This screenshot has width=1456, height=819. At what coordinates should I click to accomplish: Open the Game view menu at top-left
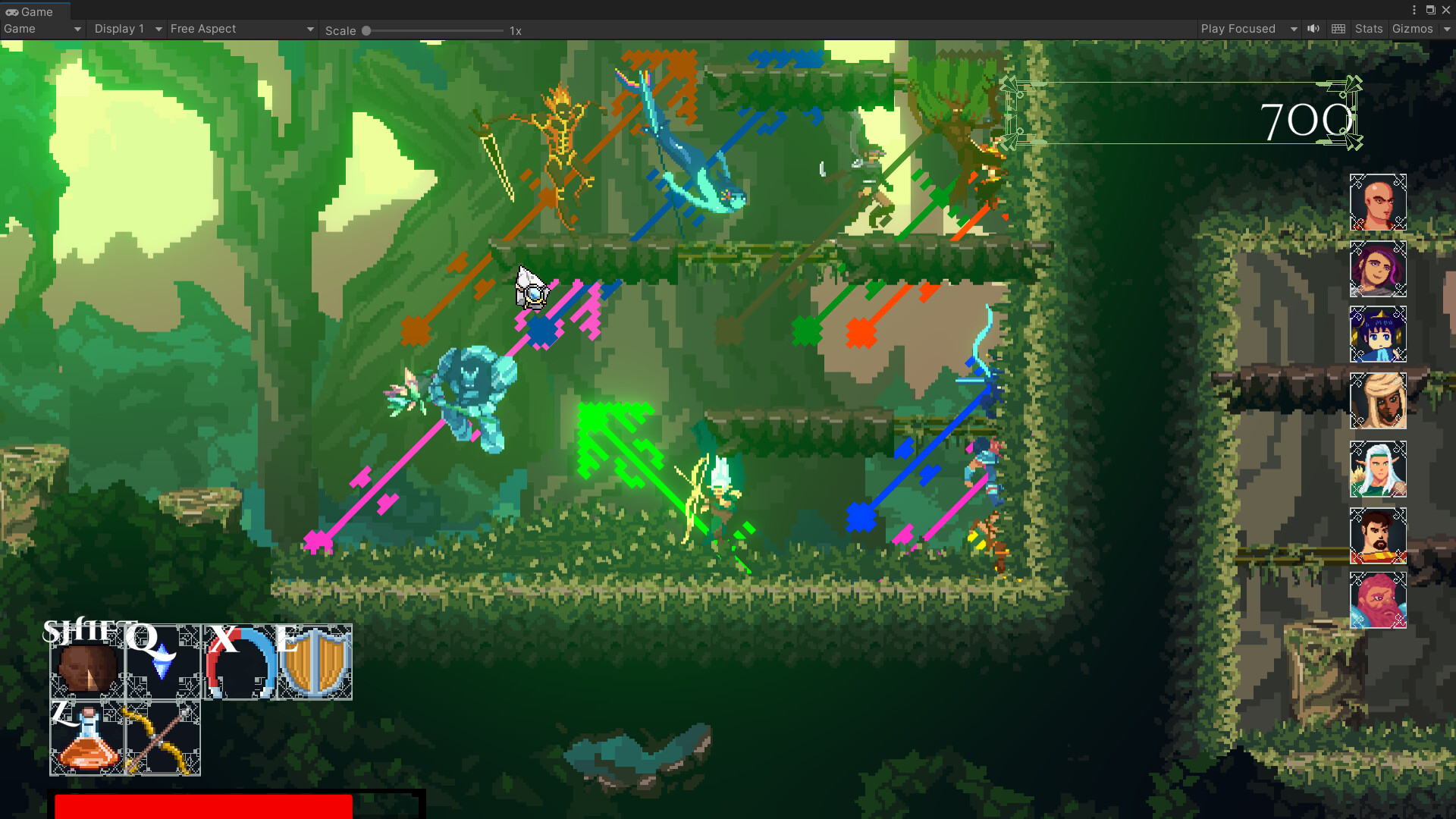[42, 29]
